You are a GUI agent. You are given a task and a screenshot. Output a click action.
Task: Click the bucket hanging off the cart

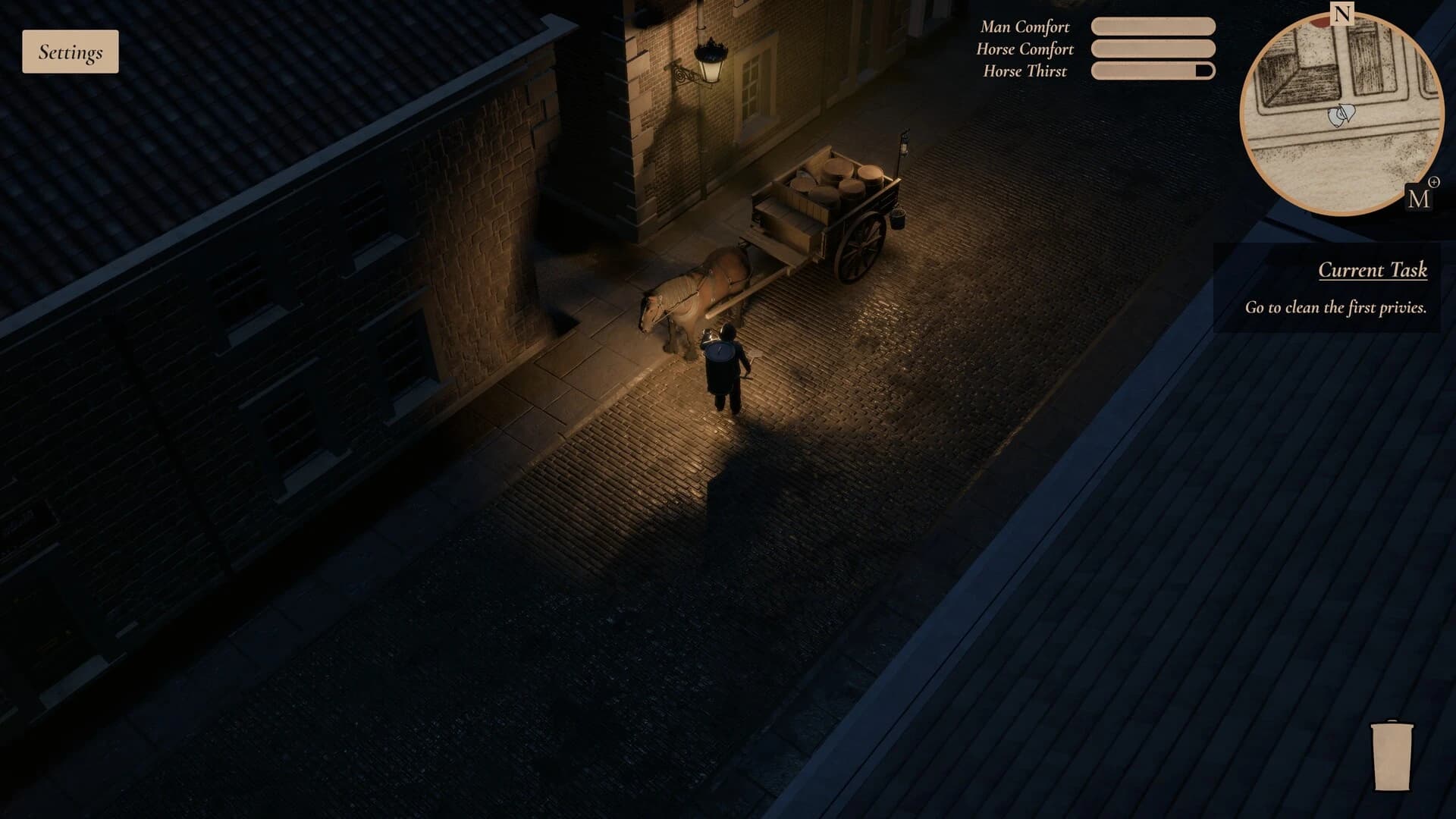(x=898, y=218)
